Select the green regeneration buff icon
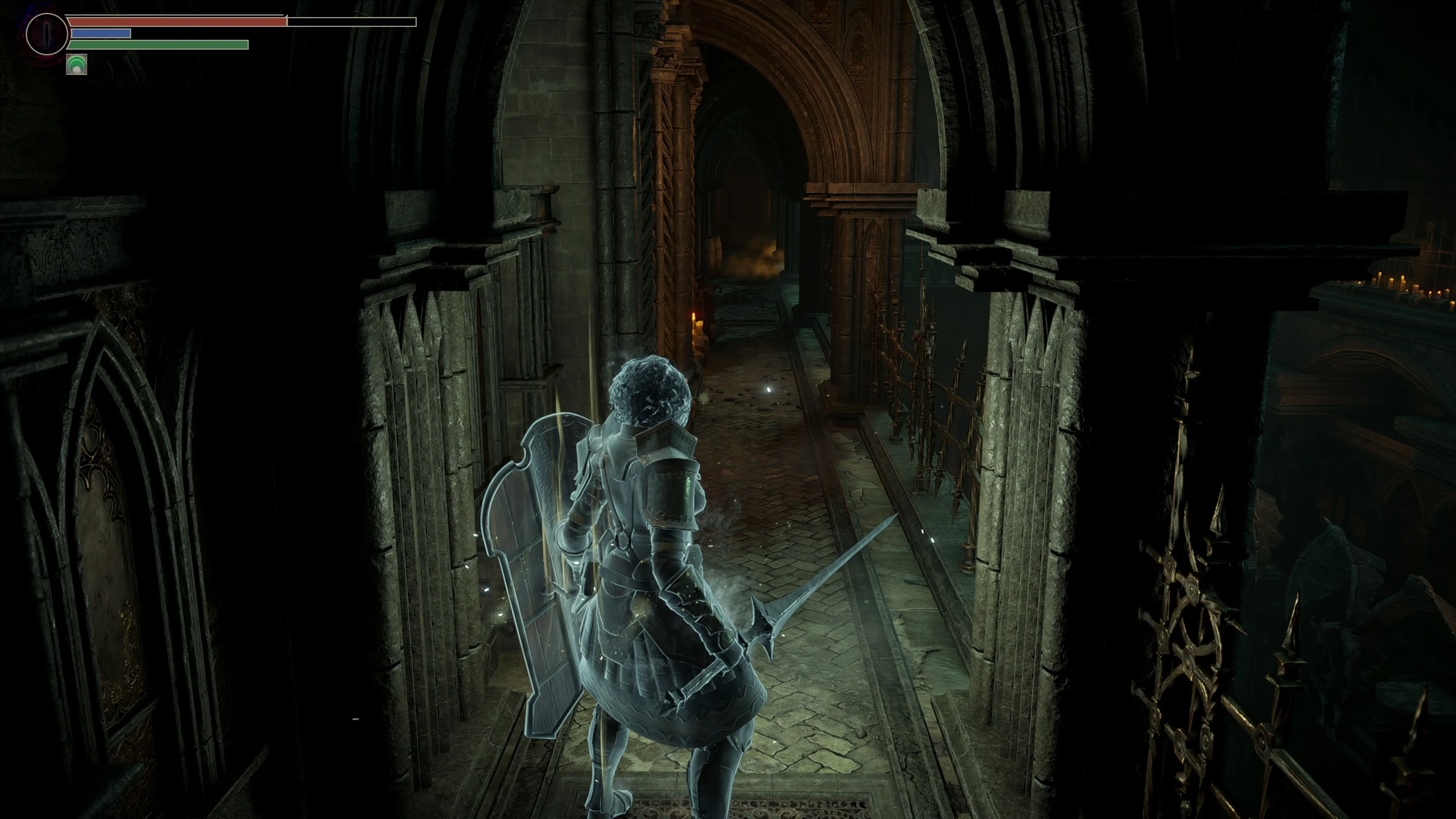The height and width of the screenshot is (819, 1456). (77, 66)
